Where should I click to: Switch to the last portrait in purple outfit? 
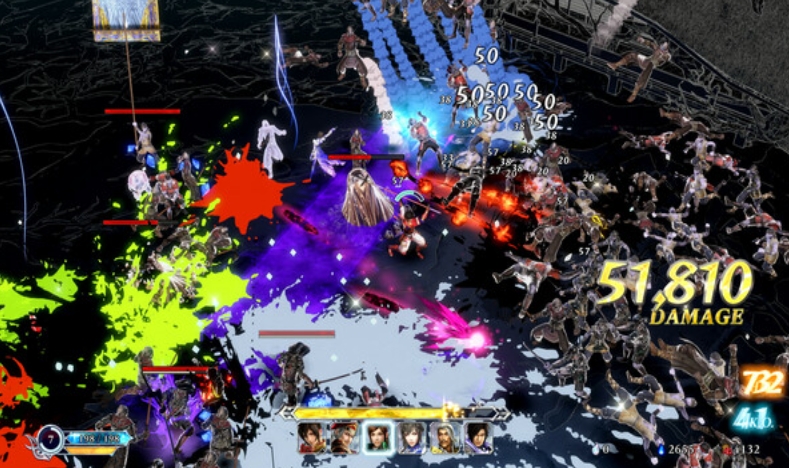477,438
